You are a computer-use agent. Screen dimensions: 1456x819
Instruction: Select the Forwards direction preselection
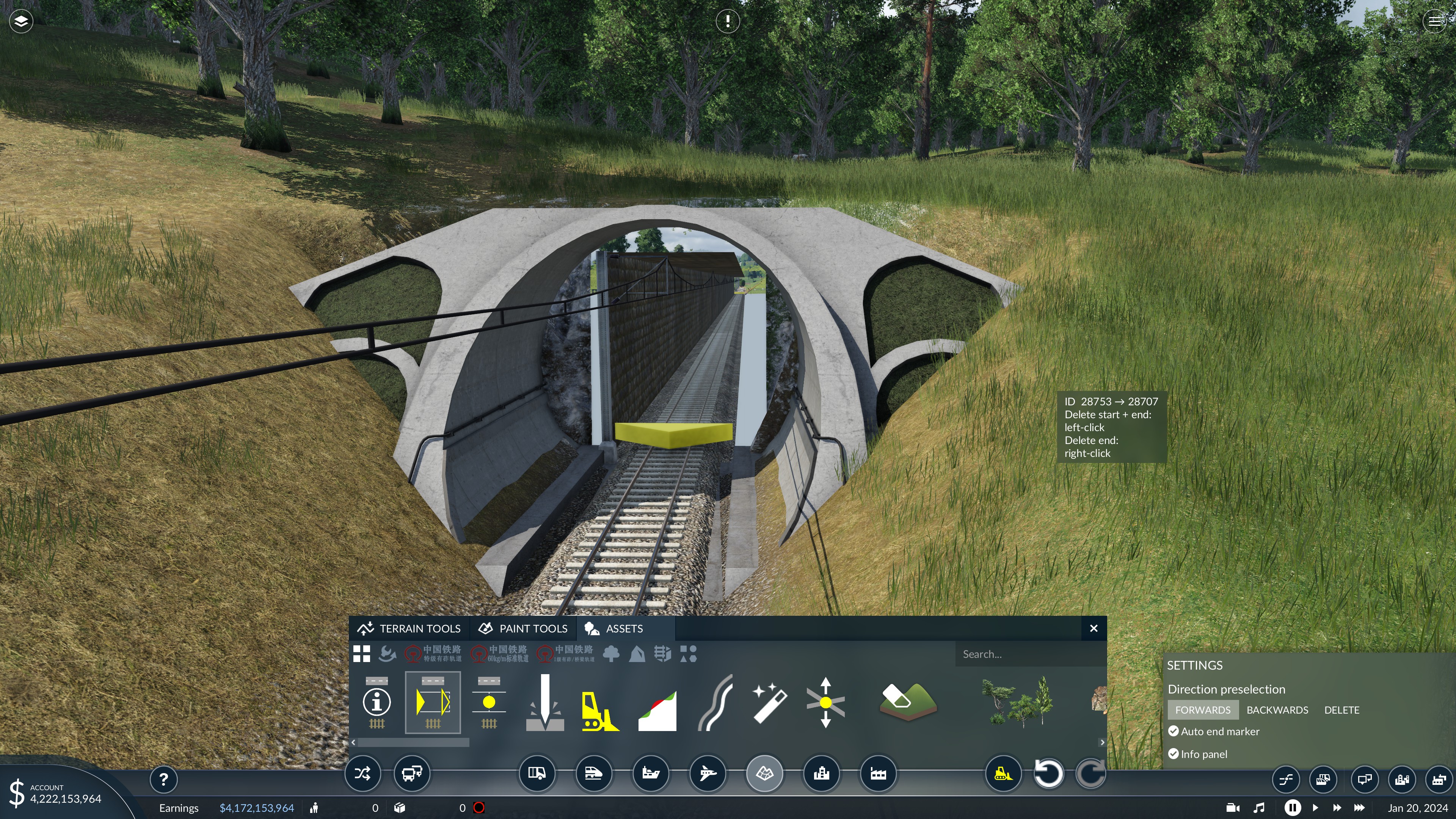click(x=1202, y=710)
